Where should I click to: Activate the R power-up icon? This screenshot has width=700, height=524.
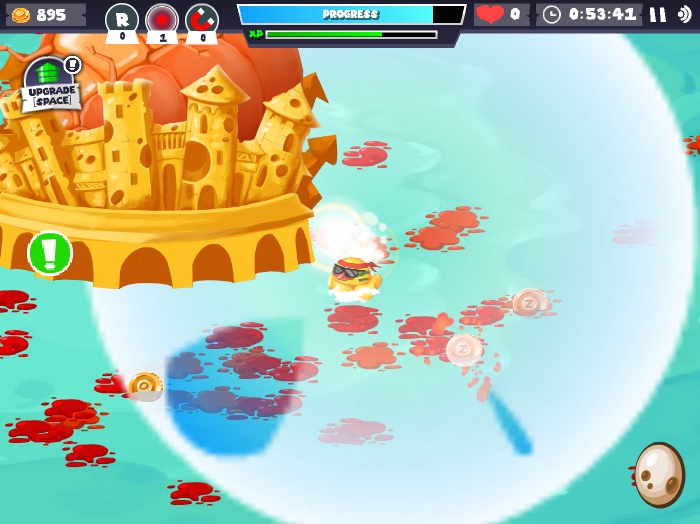122,19
